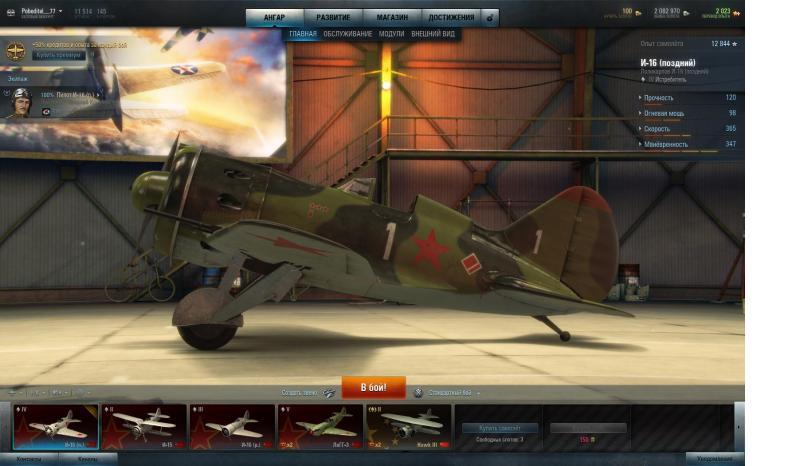Switch to the Модули sub-tab
Viewport: 800px width, 466px height.
point(392,34)
